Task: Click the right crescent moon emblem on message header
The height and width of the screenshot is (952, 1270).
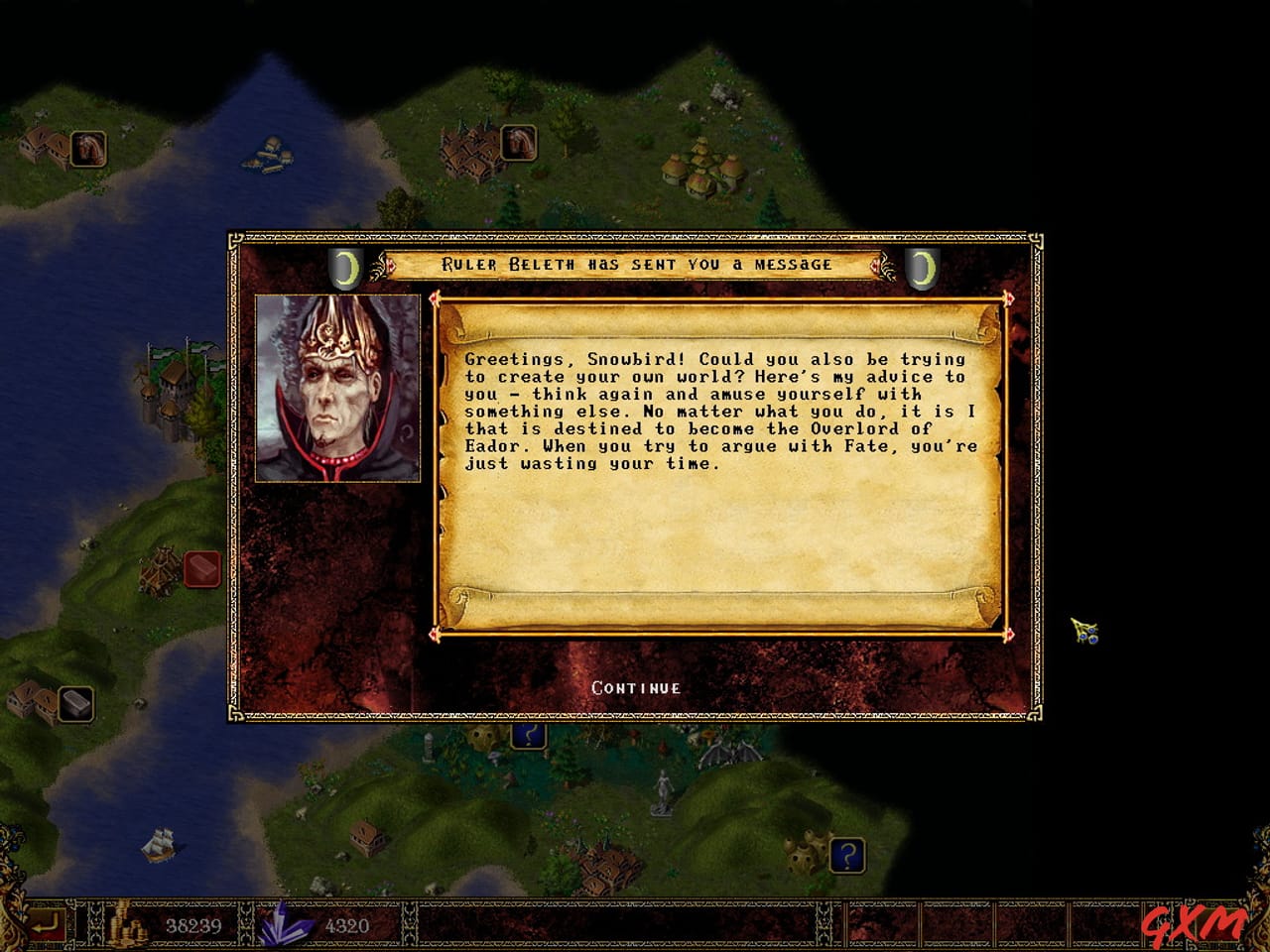Action: tap(923, 267)
